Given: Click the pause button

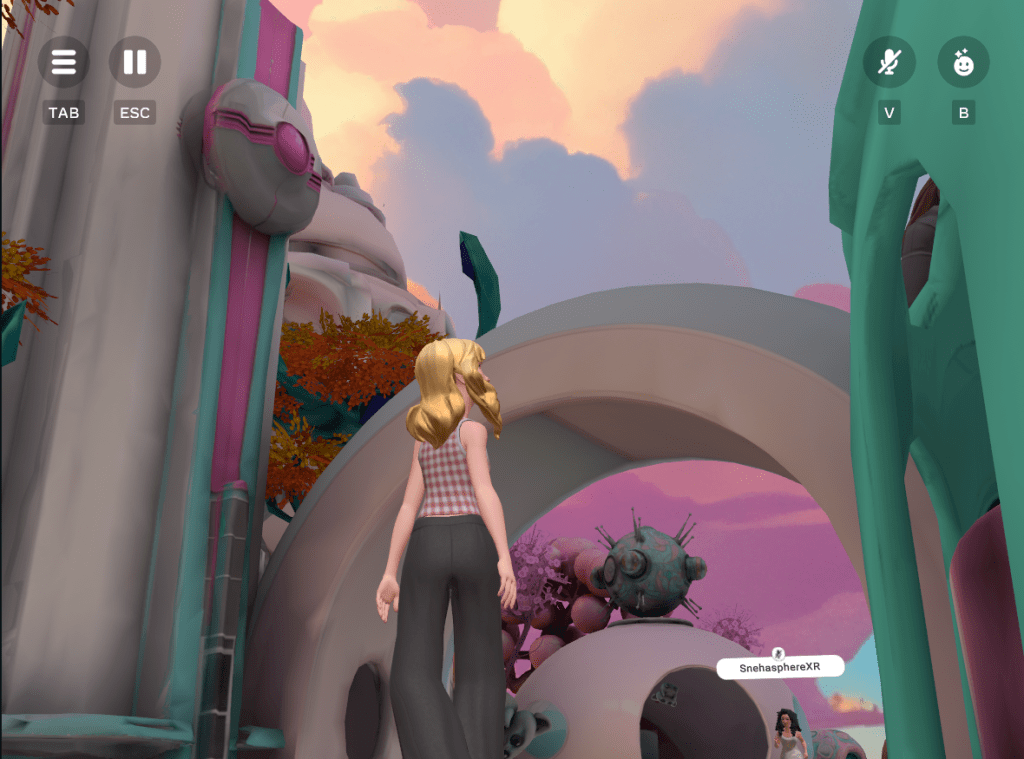Looking at the screenshot, I should click(134, 62).
